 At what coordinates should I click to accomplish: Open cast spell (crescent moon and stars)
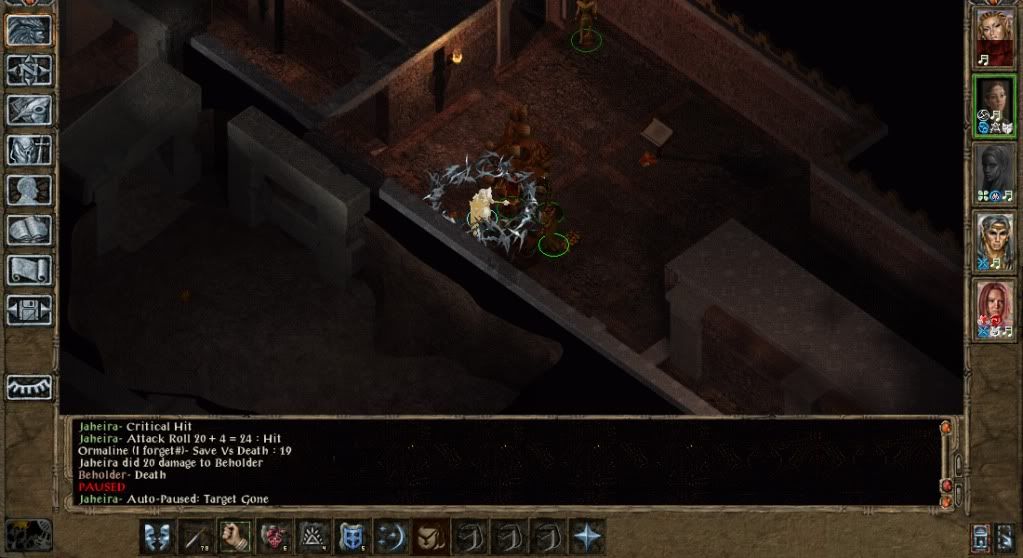(390, 536)
